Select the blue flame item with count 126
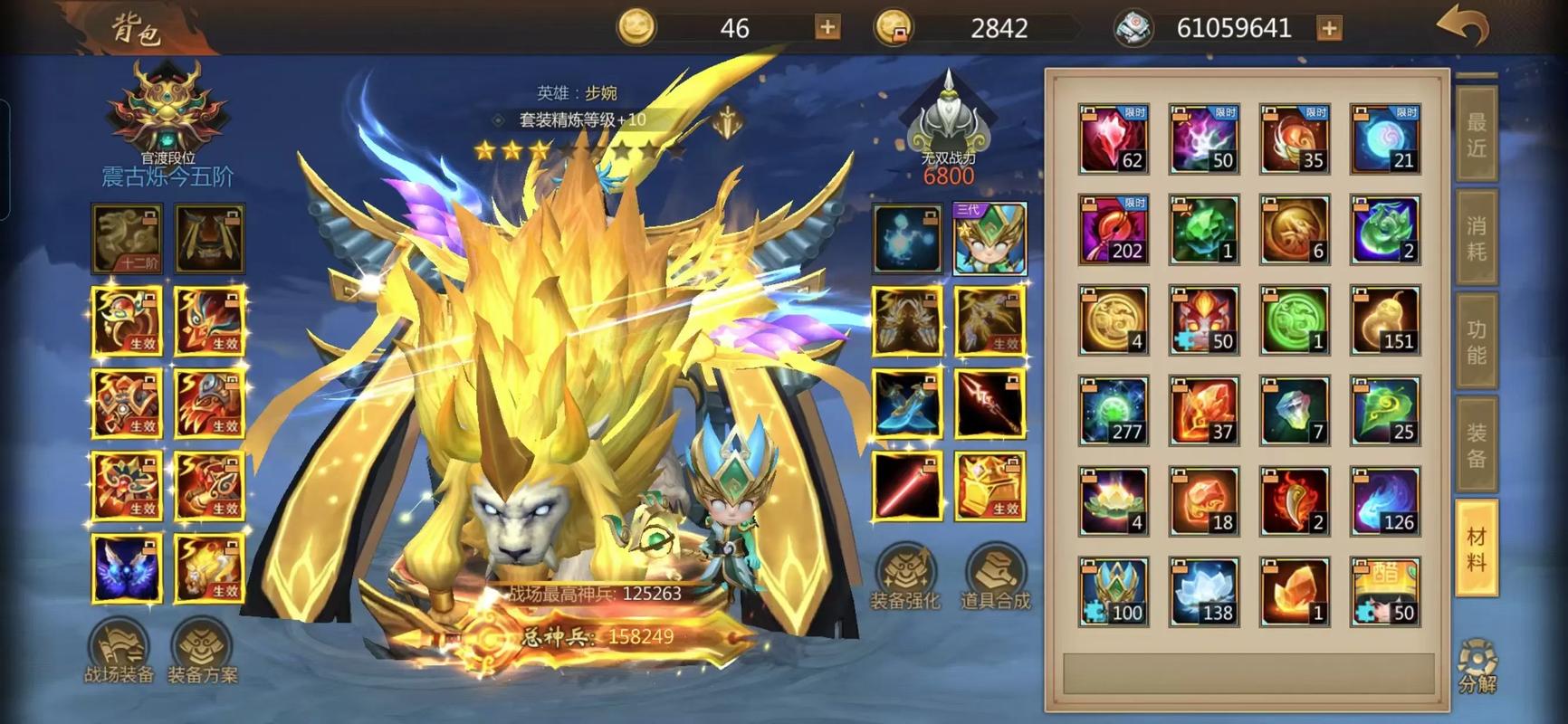Viewport: 1568px width, 724px height. (1385, 501)
